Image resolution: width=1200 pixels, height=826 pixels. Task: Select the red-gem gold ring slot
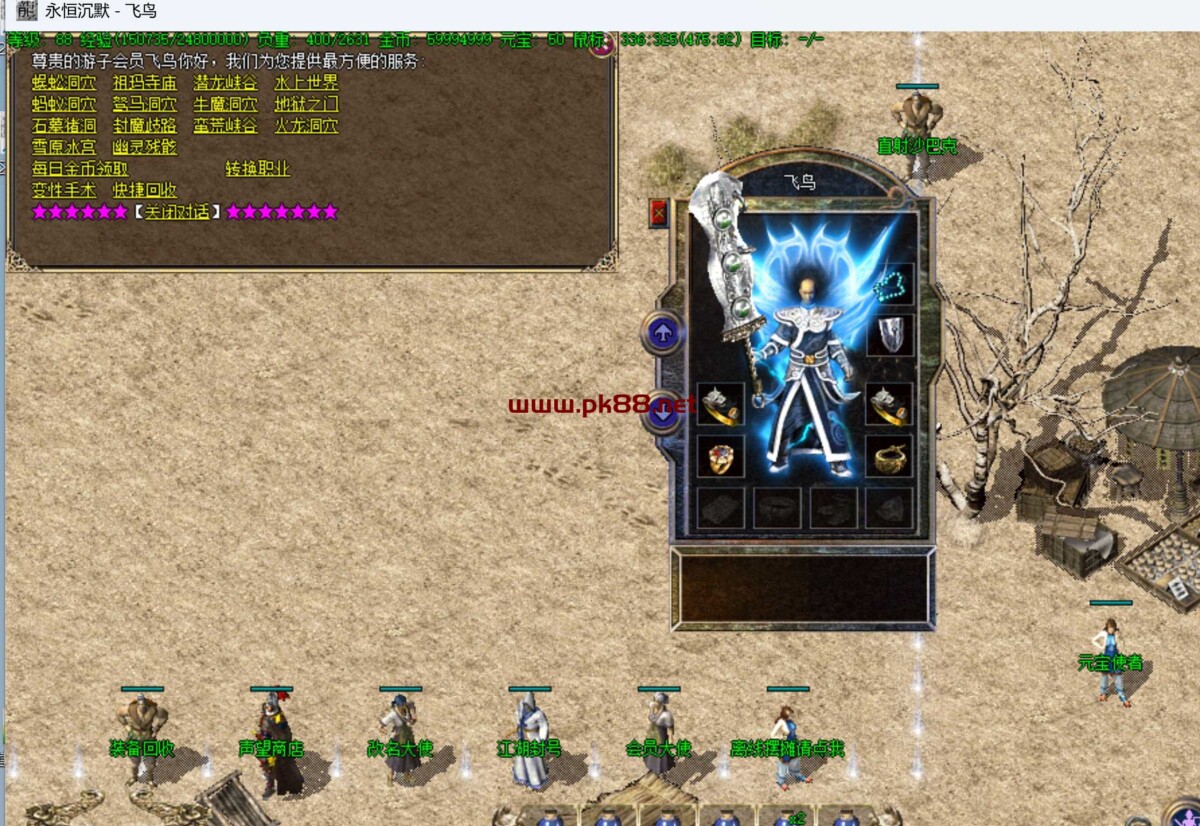click(720, 456)
